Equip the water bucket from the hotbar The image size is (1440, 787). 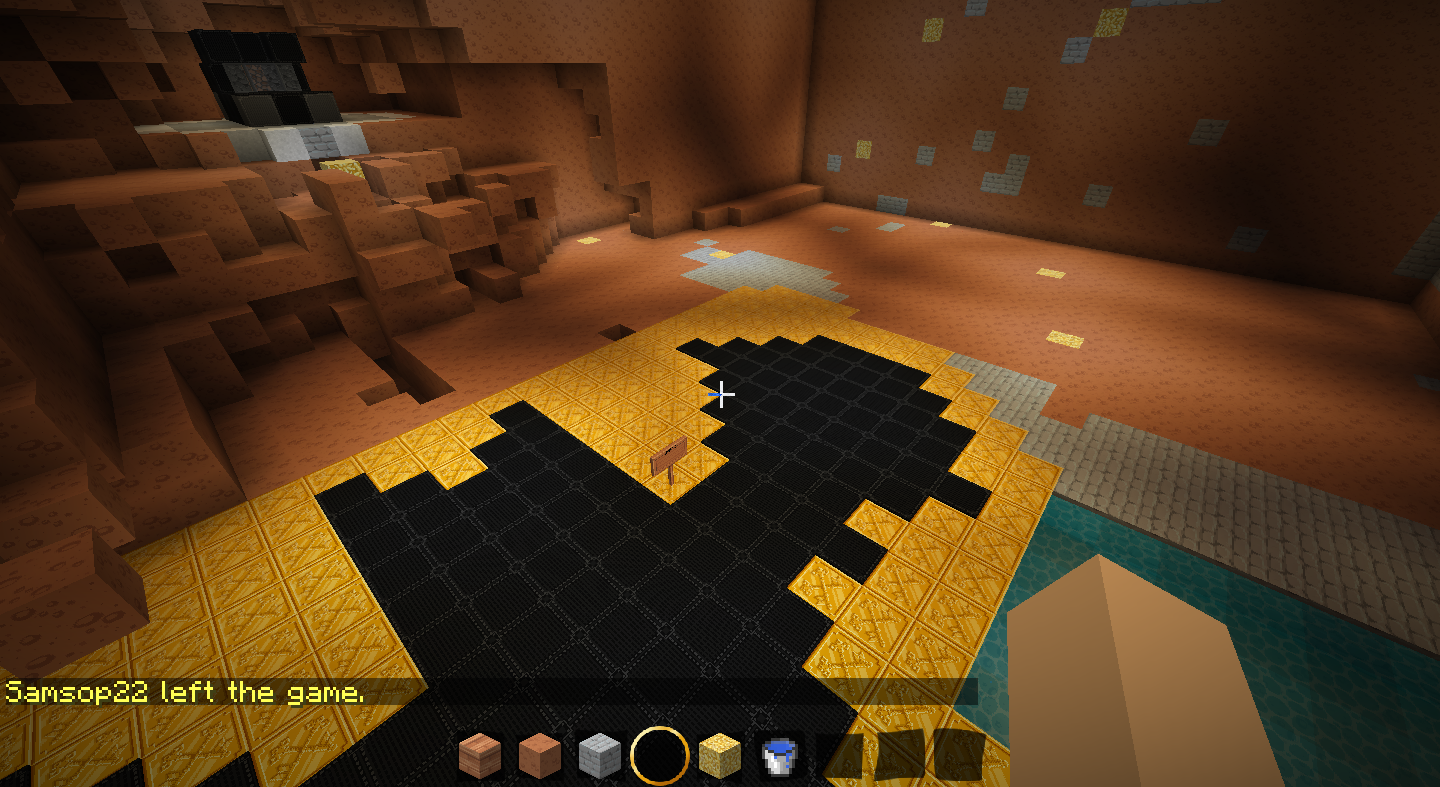(x=780, y=756)
